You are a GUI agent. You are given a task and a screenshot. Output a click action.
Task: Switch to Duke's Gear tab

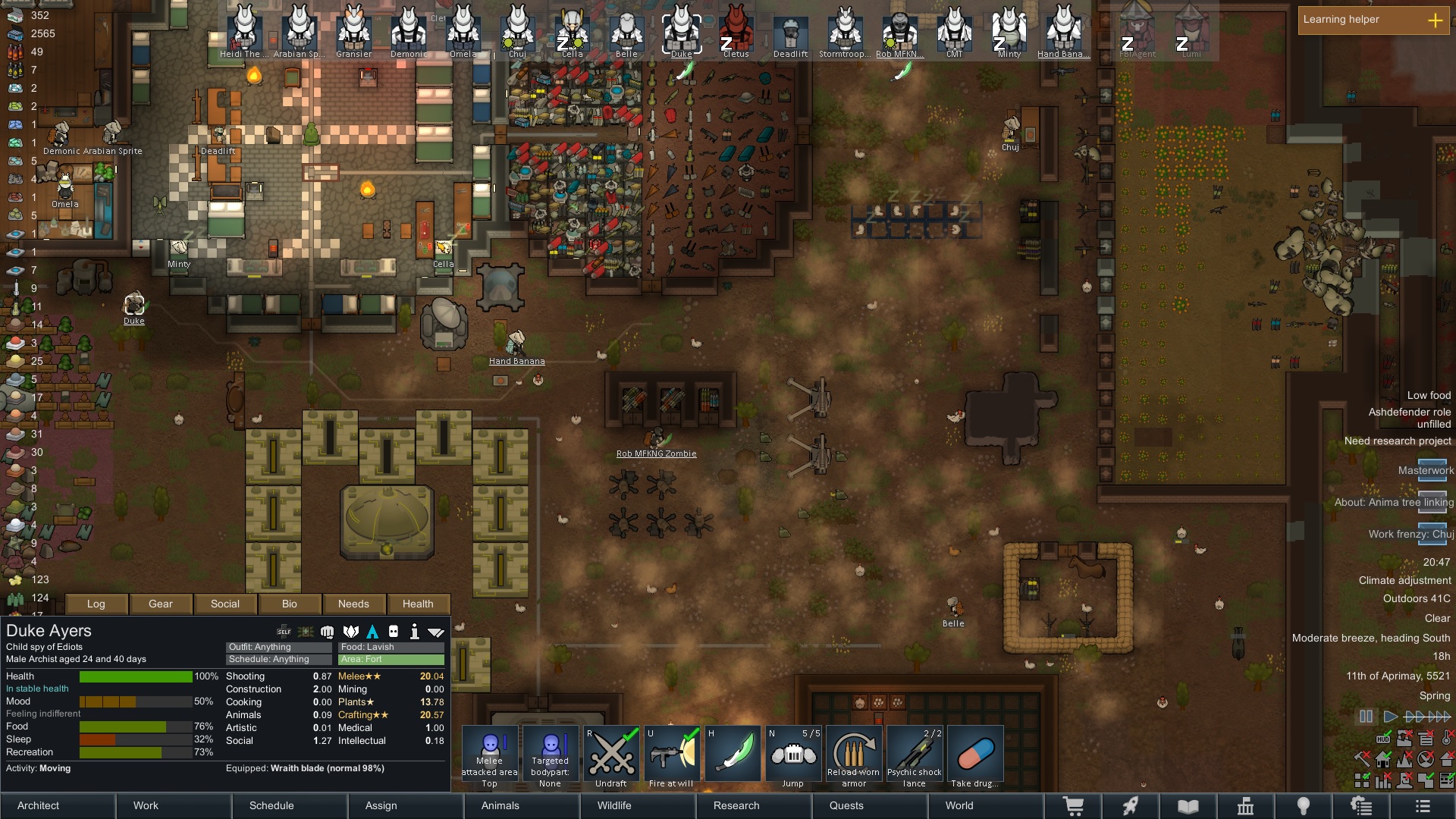tap(161, 604)
